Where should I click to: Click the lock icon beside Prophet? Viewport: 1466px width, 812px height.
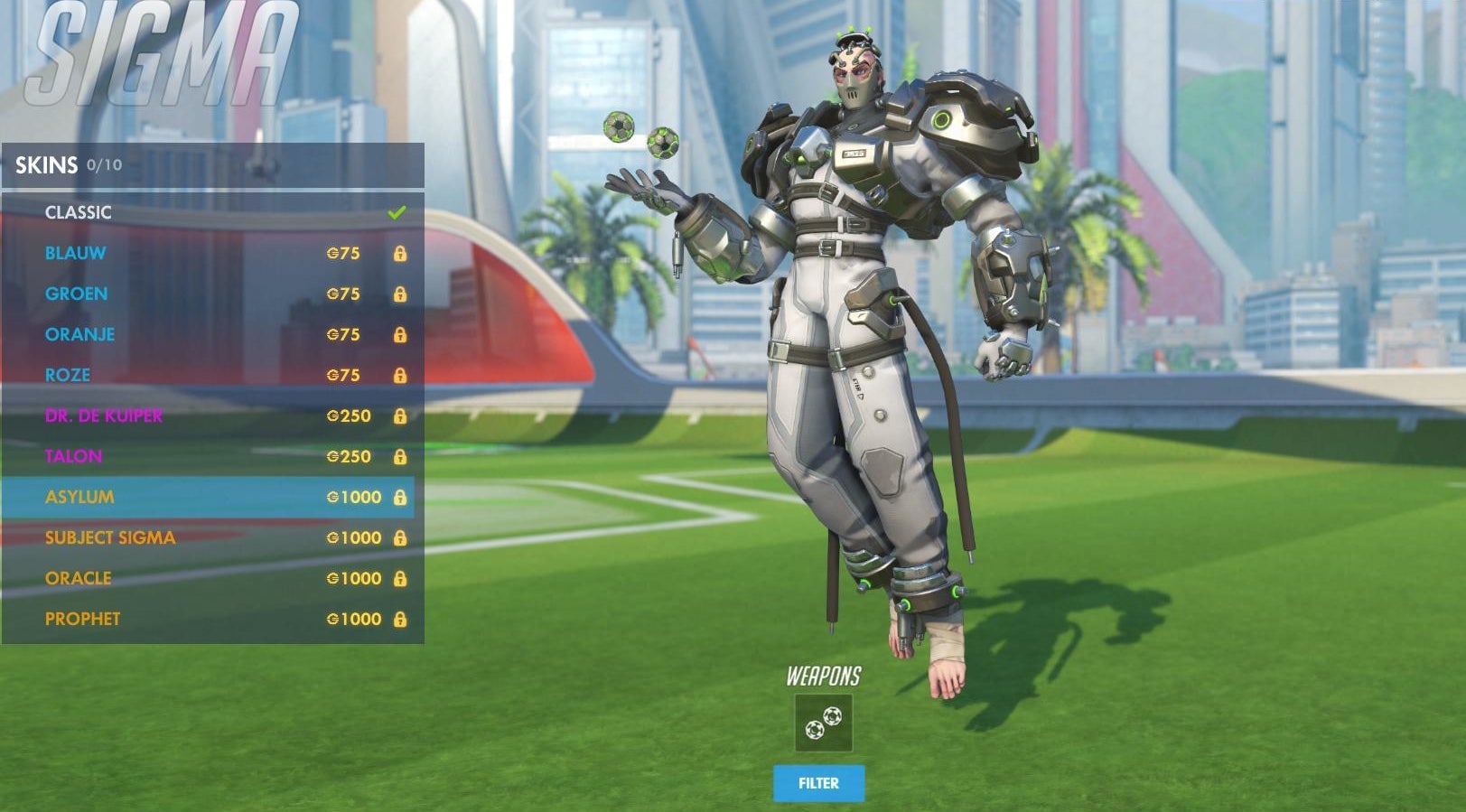pyautogui.click(x=401, y=619)
